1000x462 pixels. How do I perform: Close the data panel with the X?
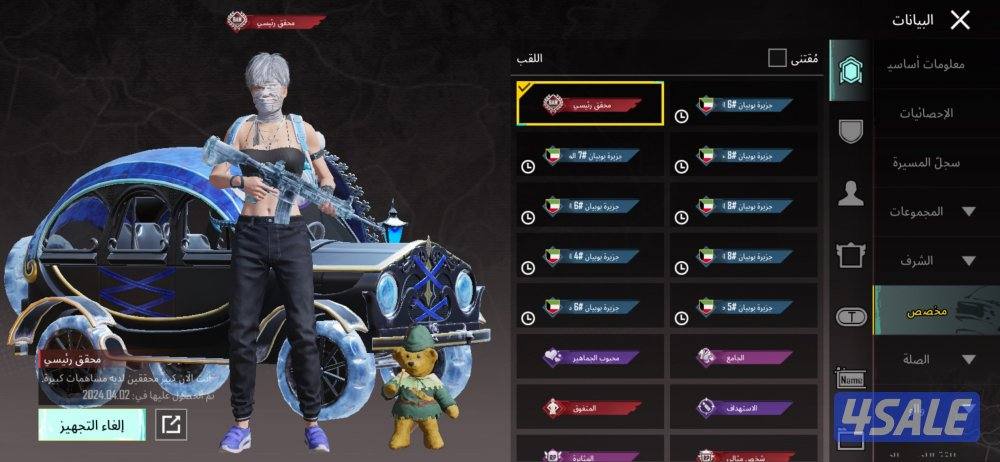pyautogui.click(x=960, y=20)
